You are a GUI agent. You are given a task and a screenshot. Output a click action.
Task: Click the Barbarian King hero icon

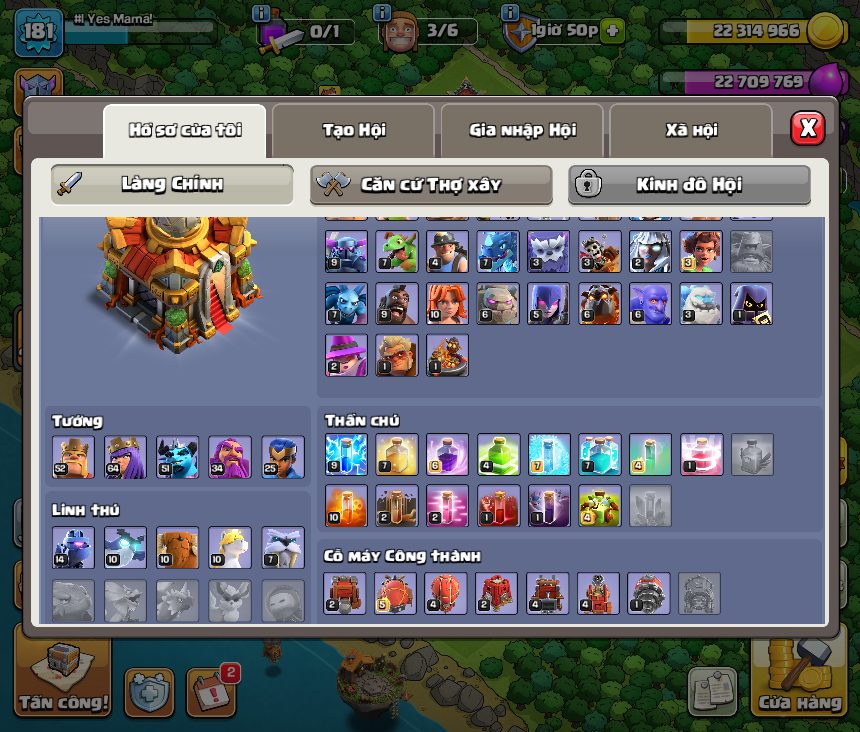click(x=73, y=457)
